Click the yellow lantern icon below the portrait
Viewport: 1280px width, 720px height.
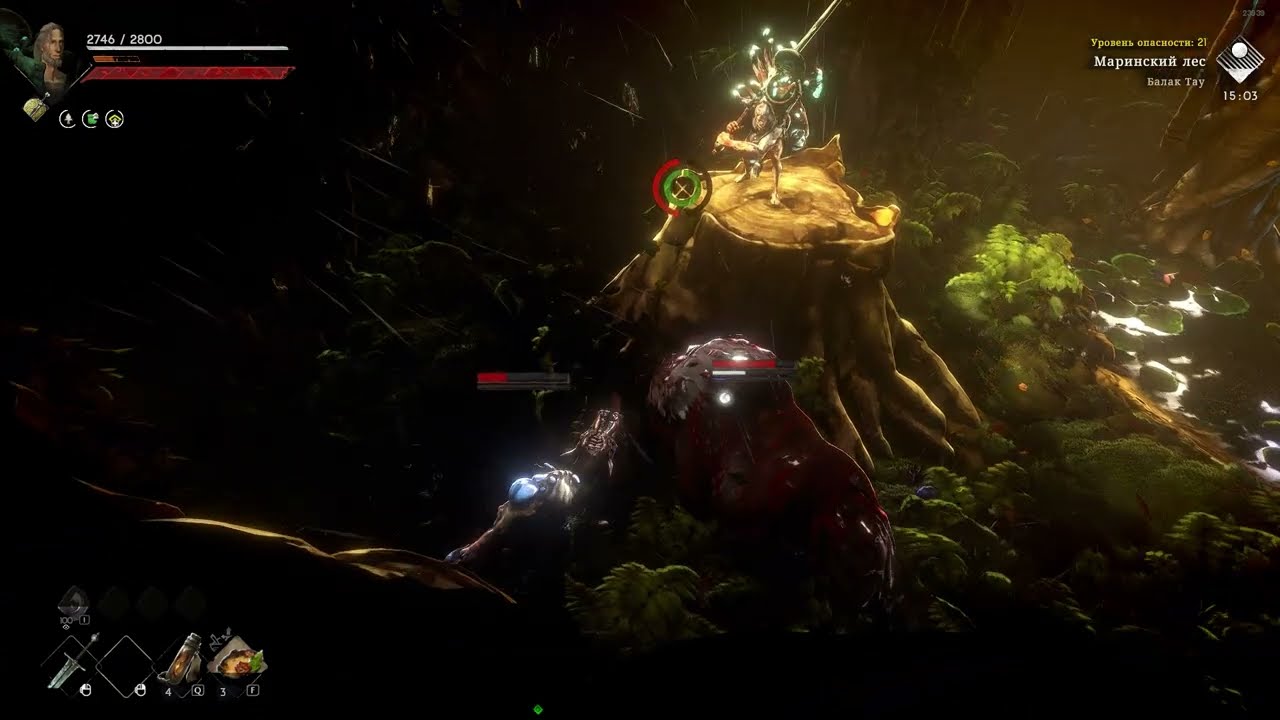35,108
